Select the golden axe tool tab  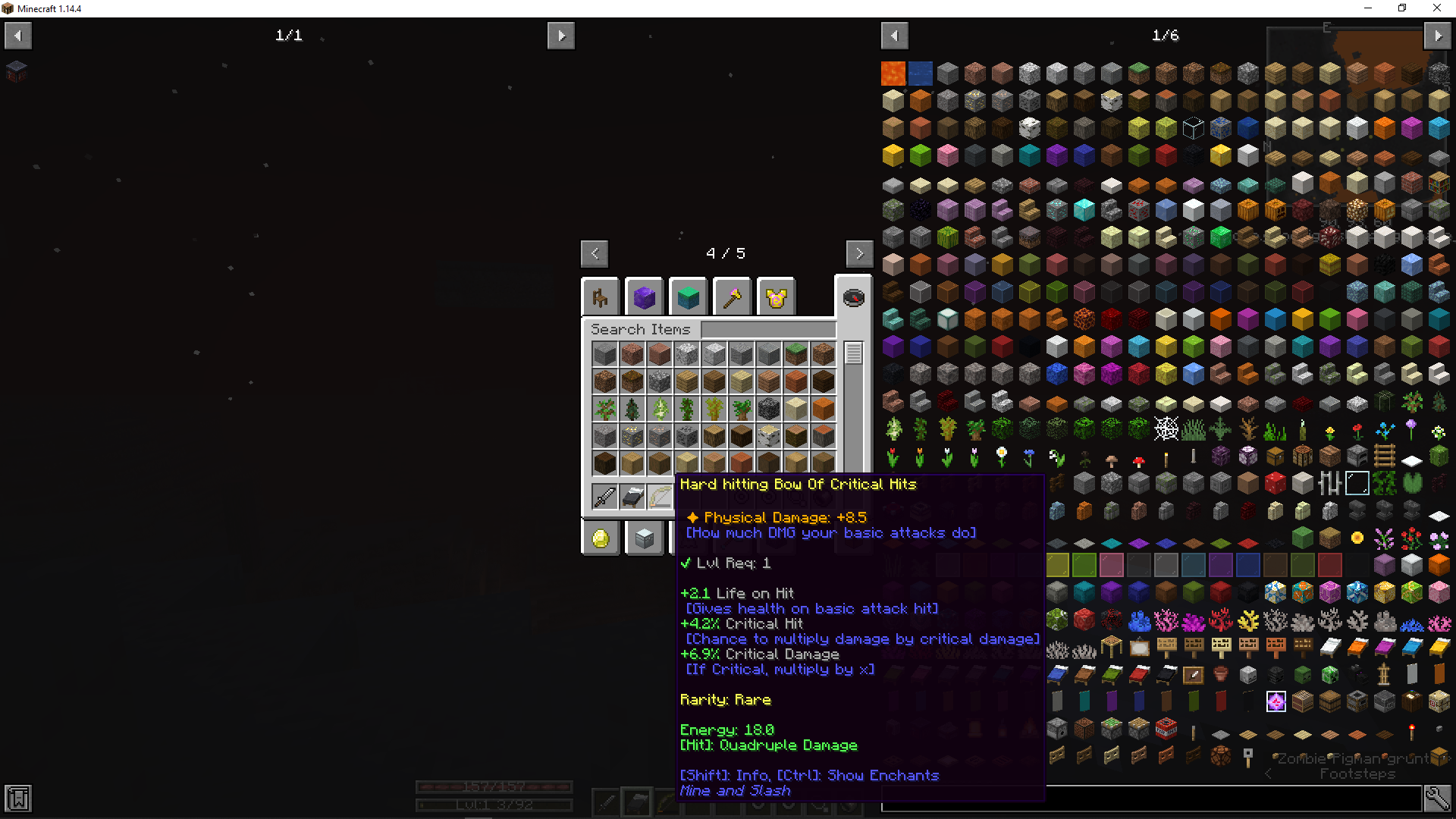[x=732, y=297]
